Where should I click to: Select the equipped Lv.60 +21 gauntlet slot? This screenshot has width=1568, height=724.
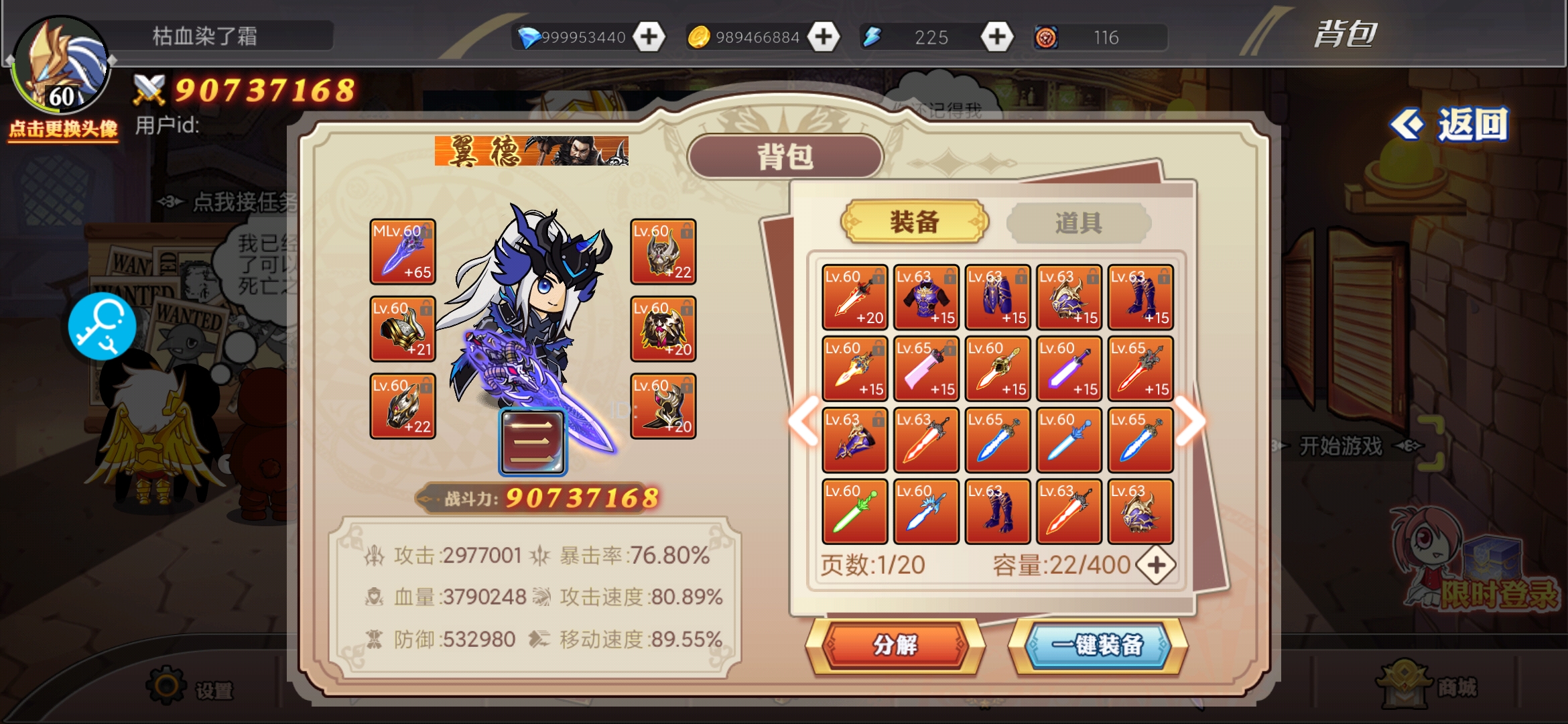pyautogui.click(x=403, y=329)
